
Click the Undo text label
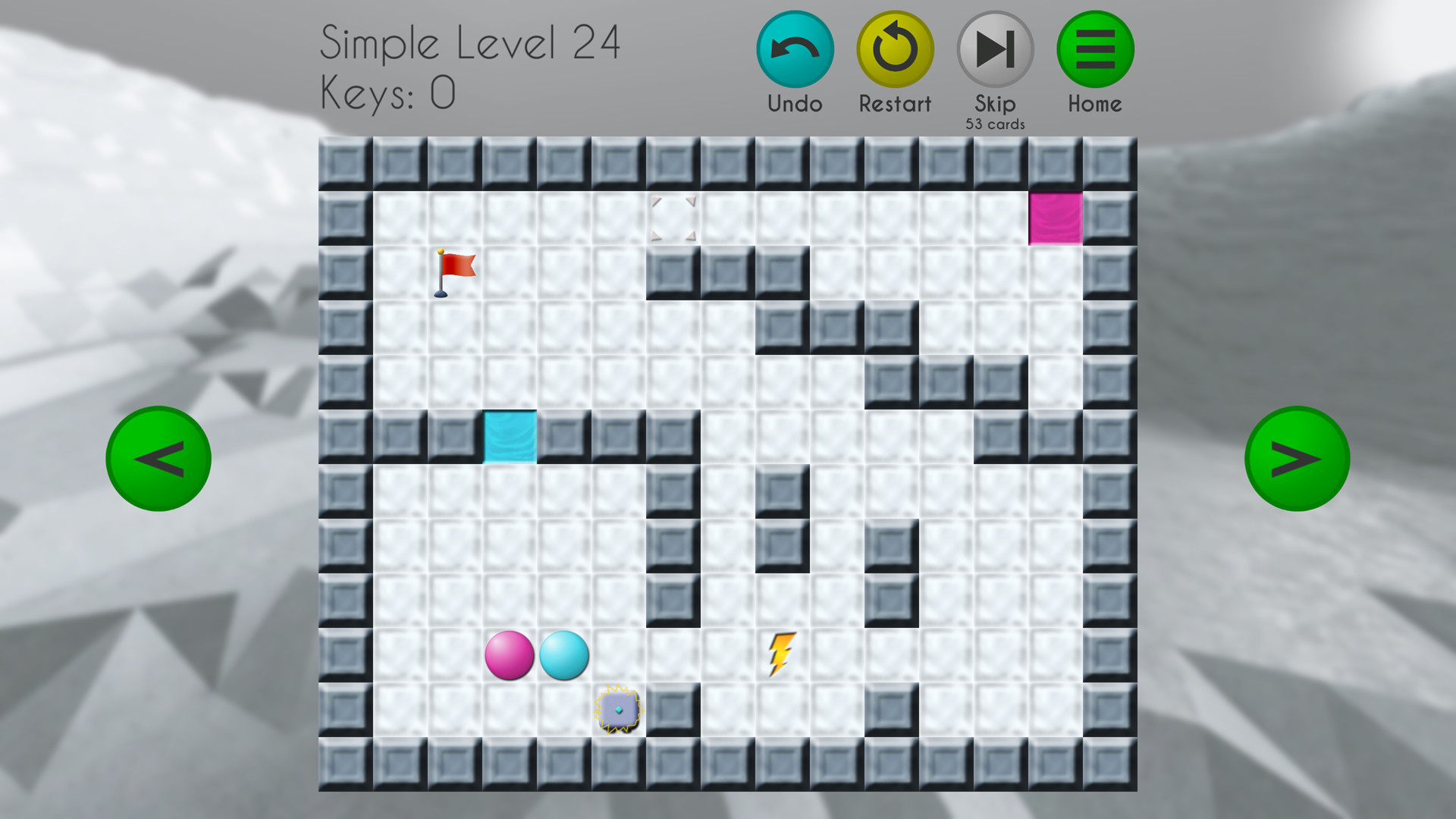tap(794, 104)
